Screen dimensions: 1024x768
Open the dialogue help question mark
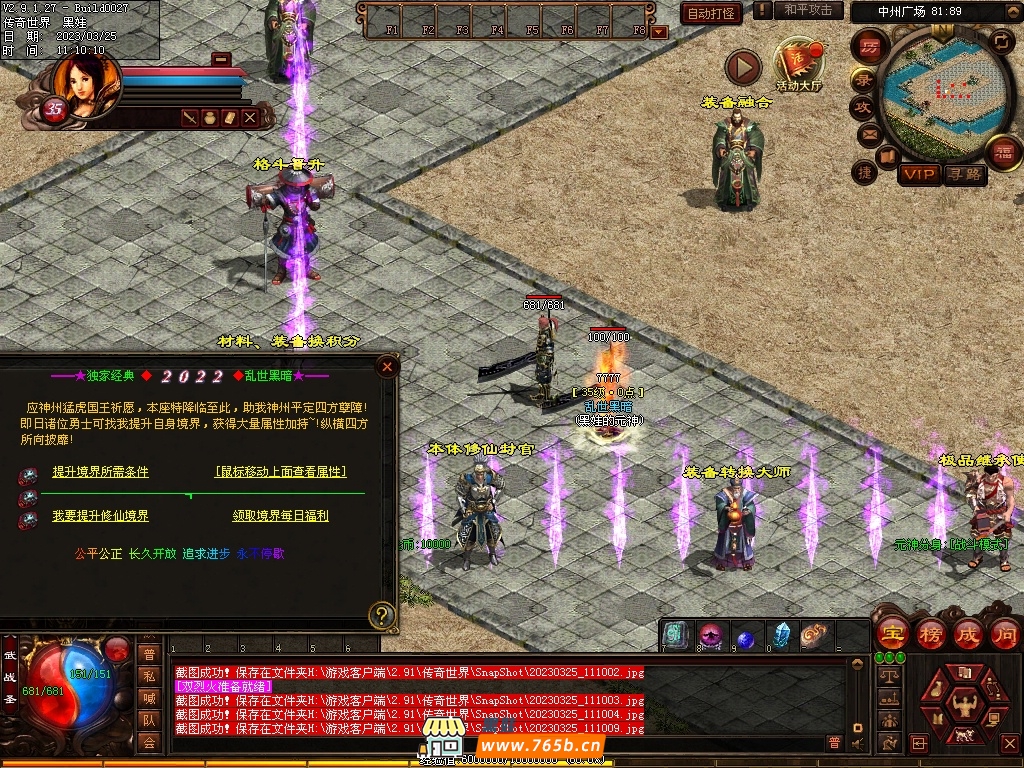(x=381, y=614)
